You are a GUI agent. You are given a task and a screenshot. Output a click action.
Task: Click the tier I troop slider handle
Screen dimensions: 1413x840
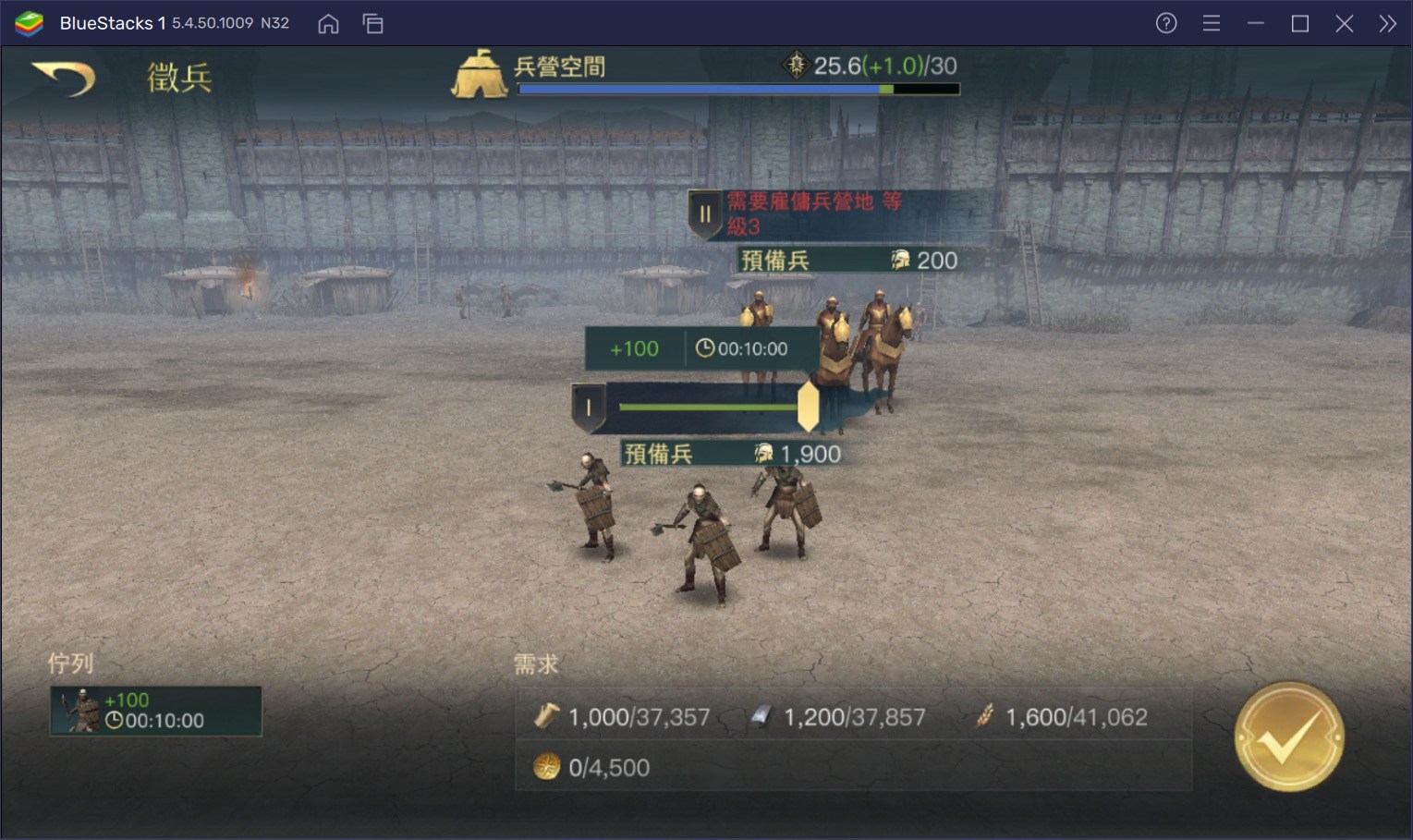808,407
